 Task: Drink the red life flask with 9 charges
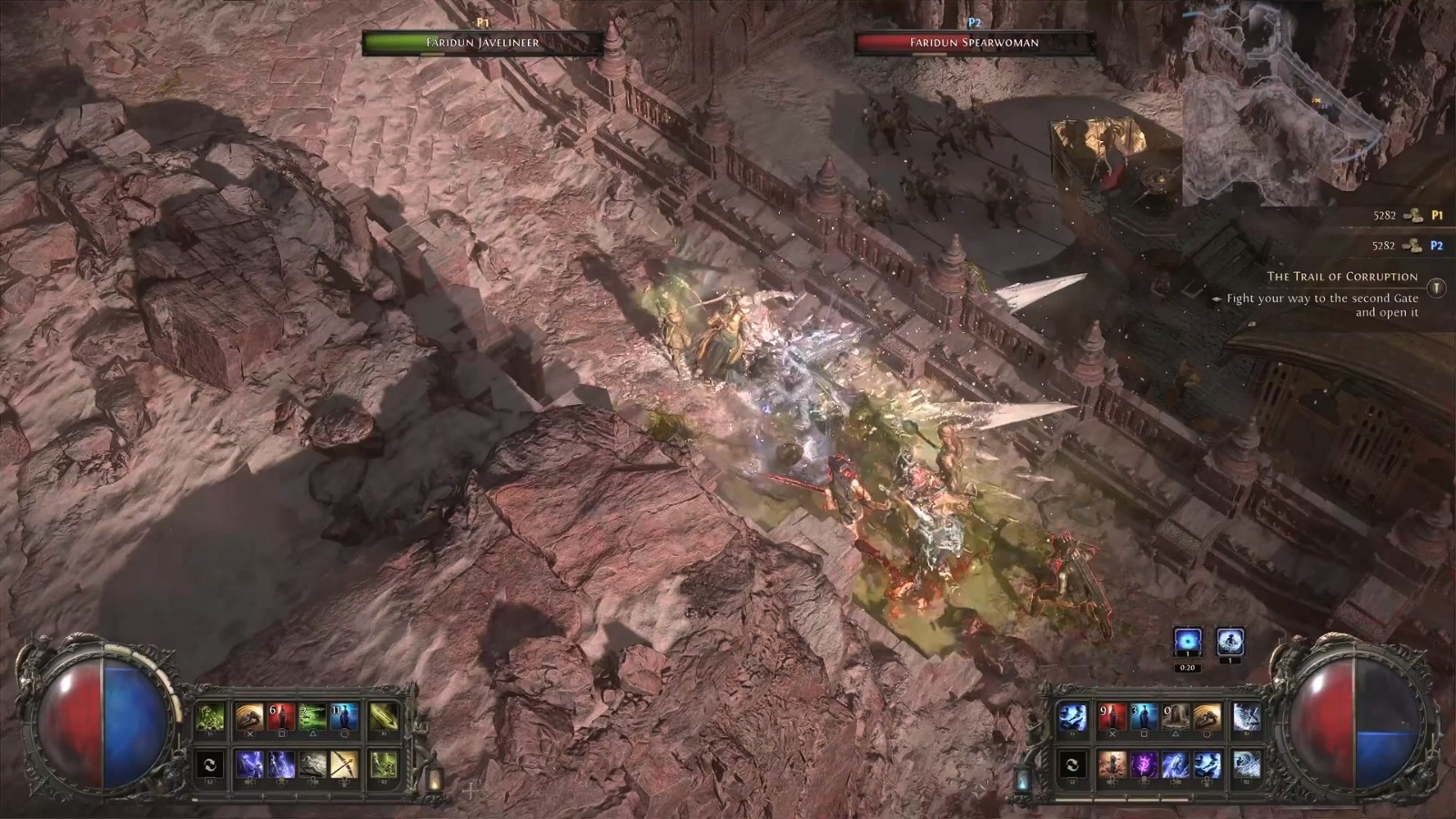pyautogui.click(x=1111, y=718)
